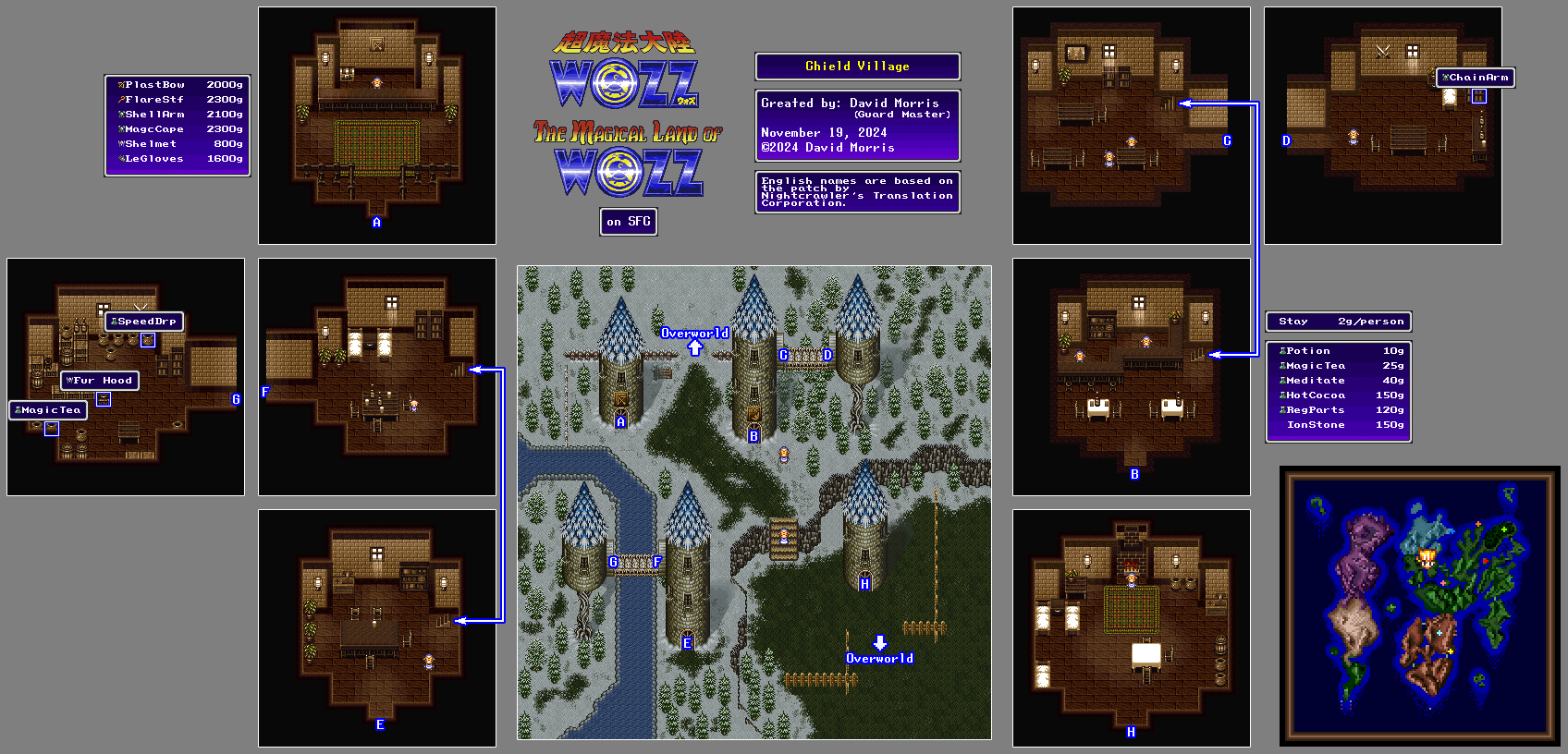This screenshot has width=1568, height=754.
Task: Click the ChainArm treasure label
Action: (x=1476, y=78)
